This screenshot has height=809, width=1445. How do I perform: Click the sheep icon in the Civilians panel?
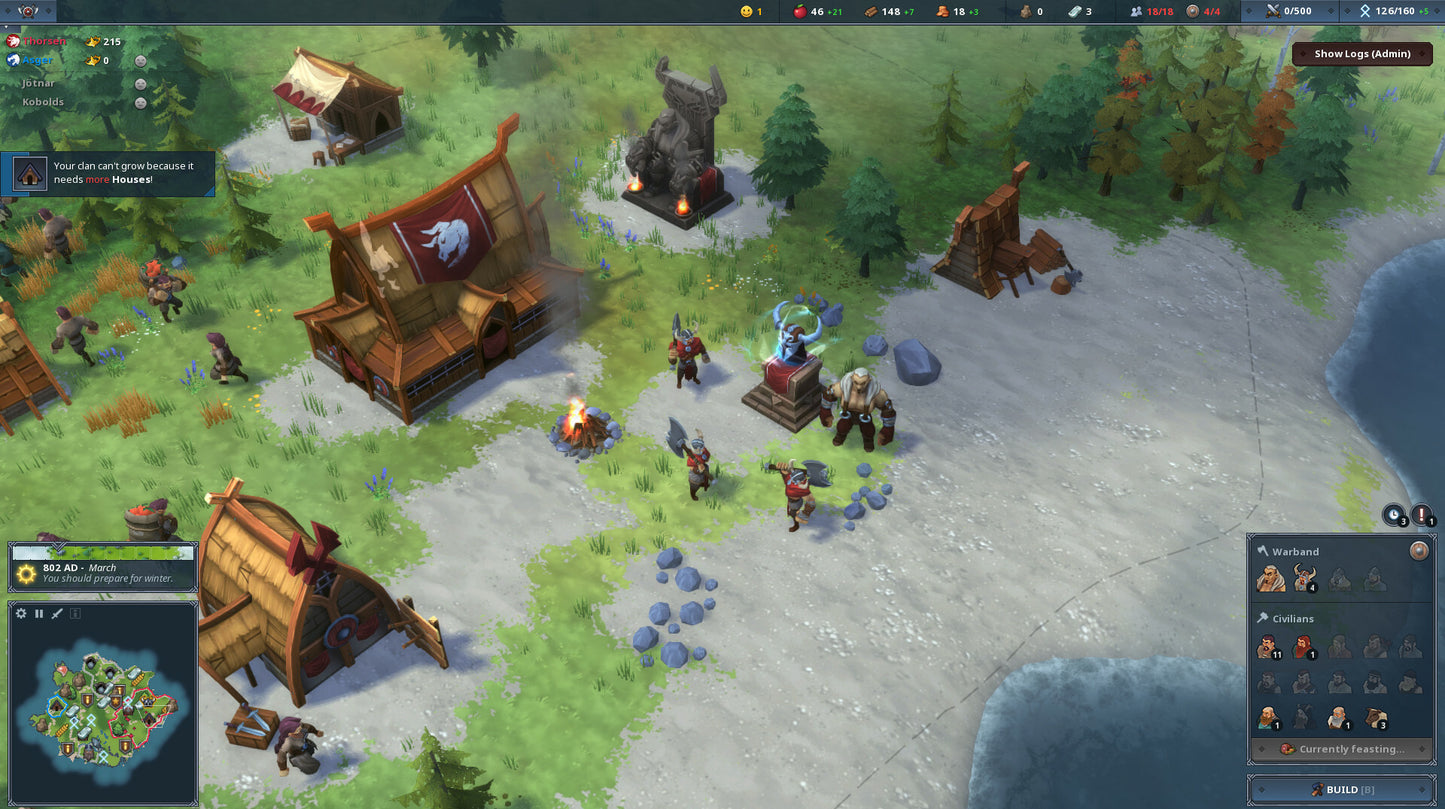[1374, 716]
